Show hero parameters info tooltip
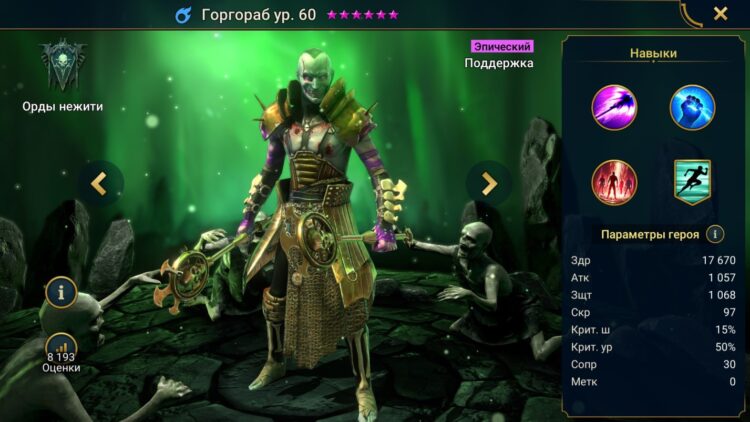Viewport: 750px width, 422px height. click(715, 234)
